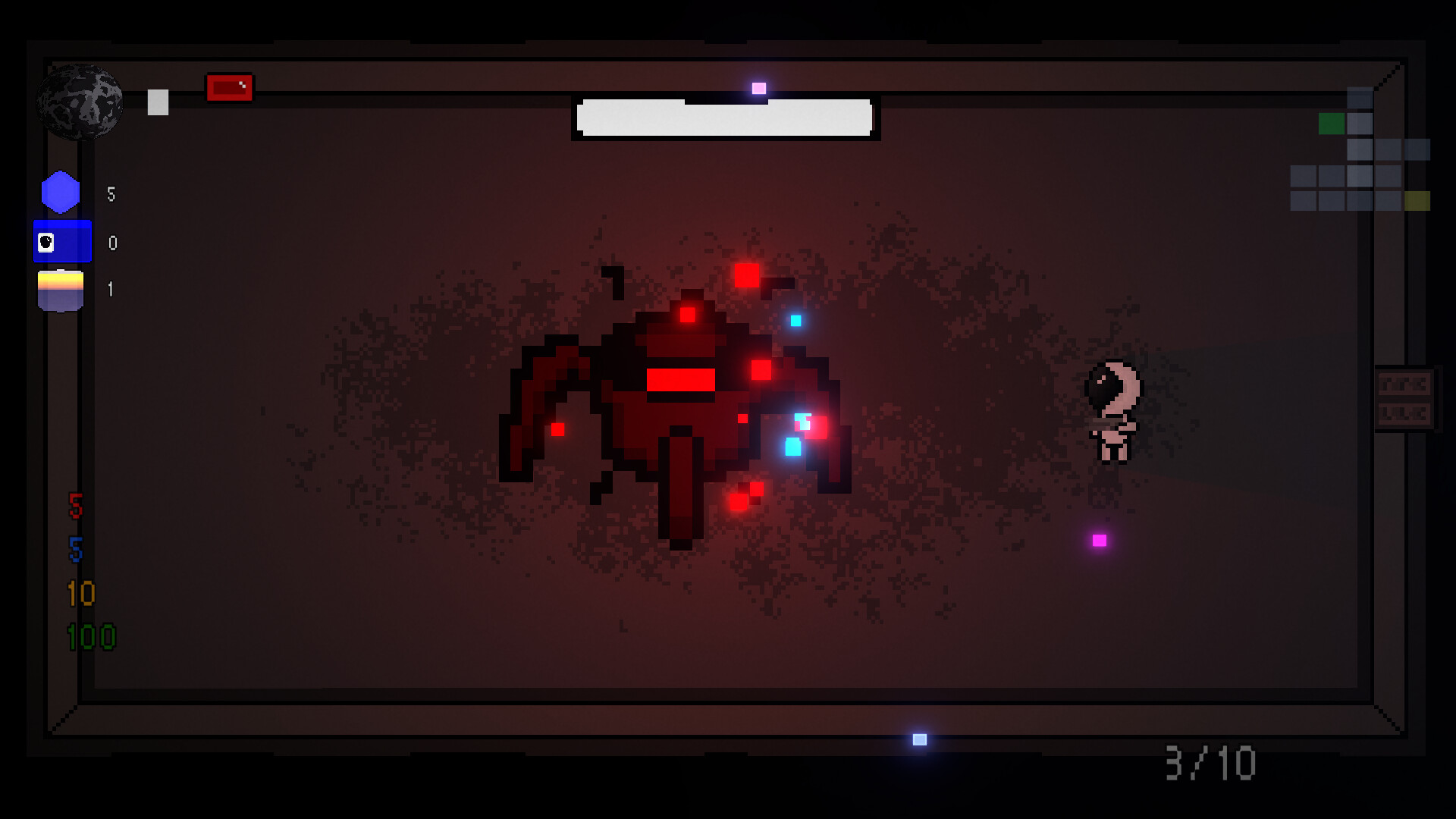Click the red pill pickup on the top wall
The image size is (1456, 819).
[x=229, y=87]
